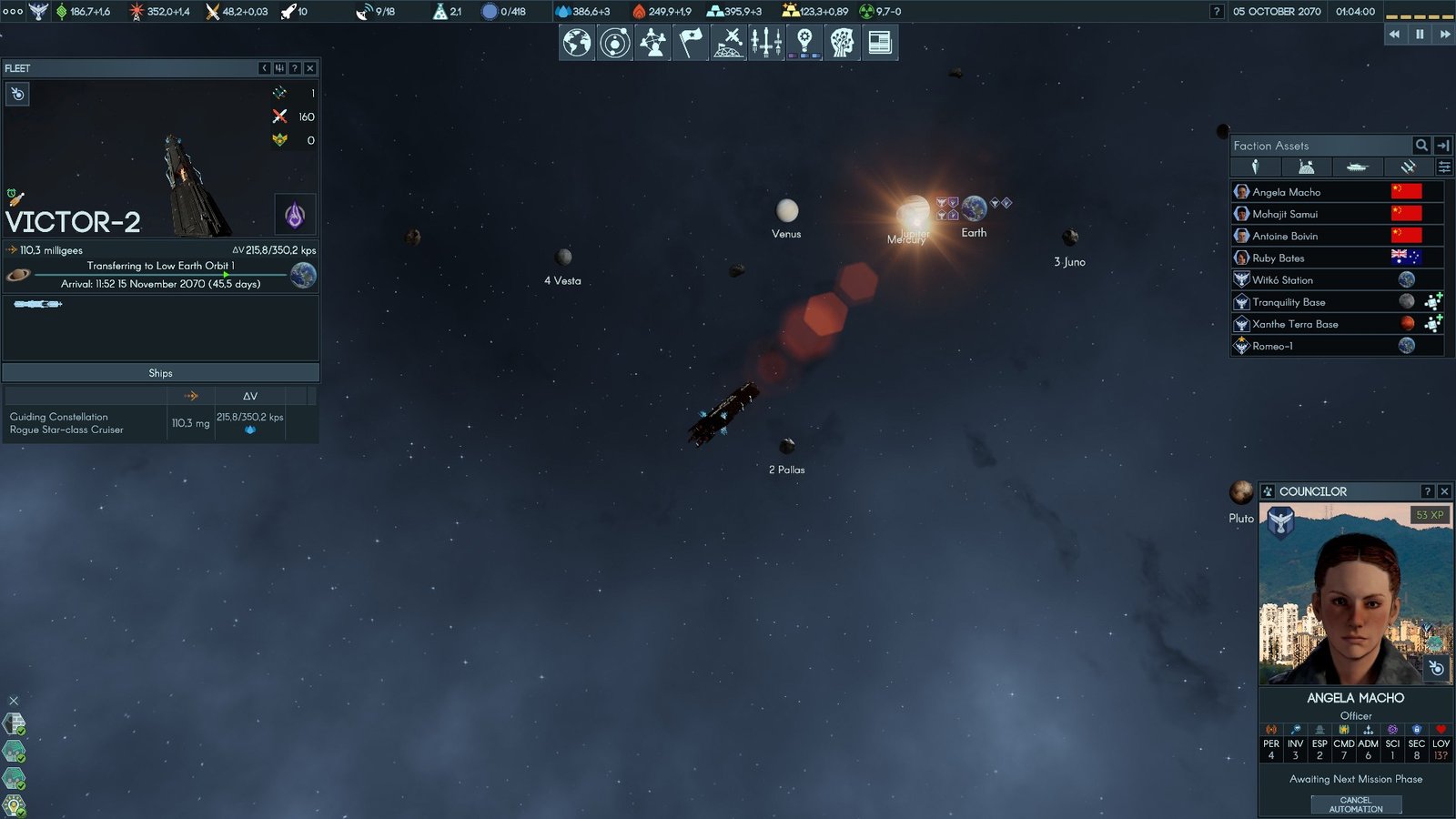This screenshot has width=1456, height=819.
Task: Open the globe Earth view
Action: coord(577,43)
